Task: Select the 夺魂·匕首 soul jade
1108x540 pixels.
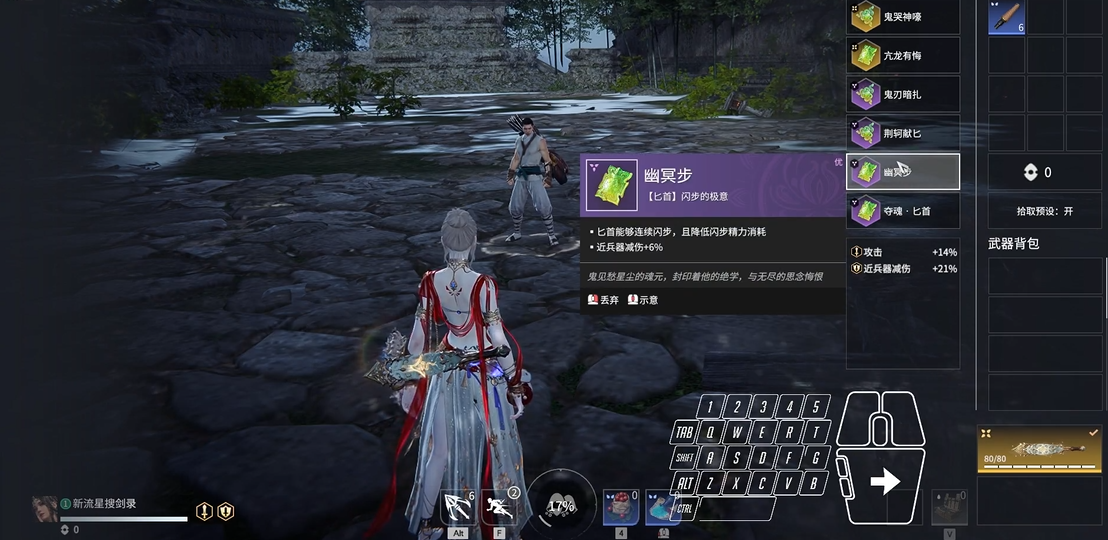Action: (x=903, y=211)
